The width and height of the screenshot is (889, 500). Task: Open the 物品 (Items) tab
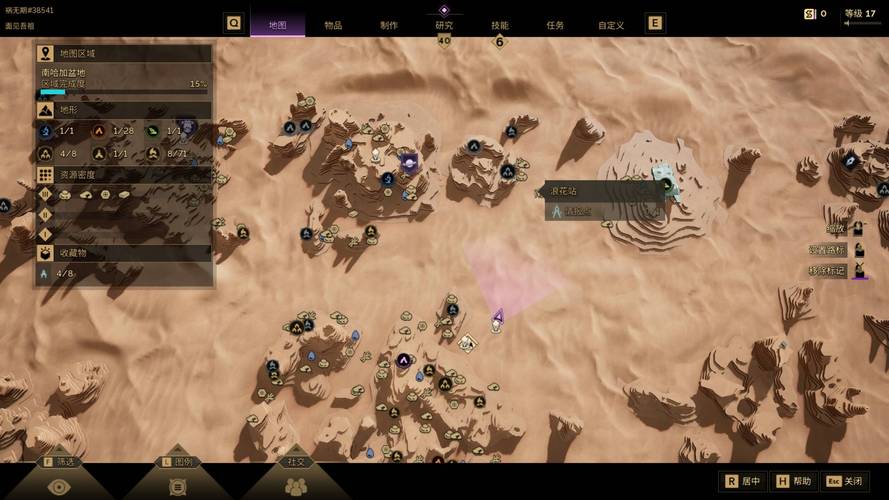coord(333,25)
